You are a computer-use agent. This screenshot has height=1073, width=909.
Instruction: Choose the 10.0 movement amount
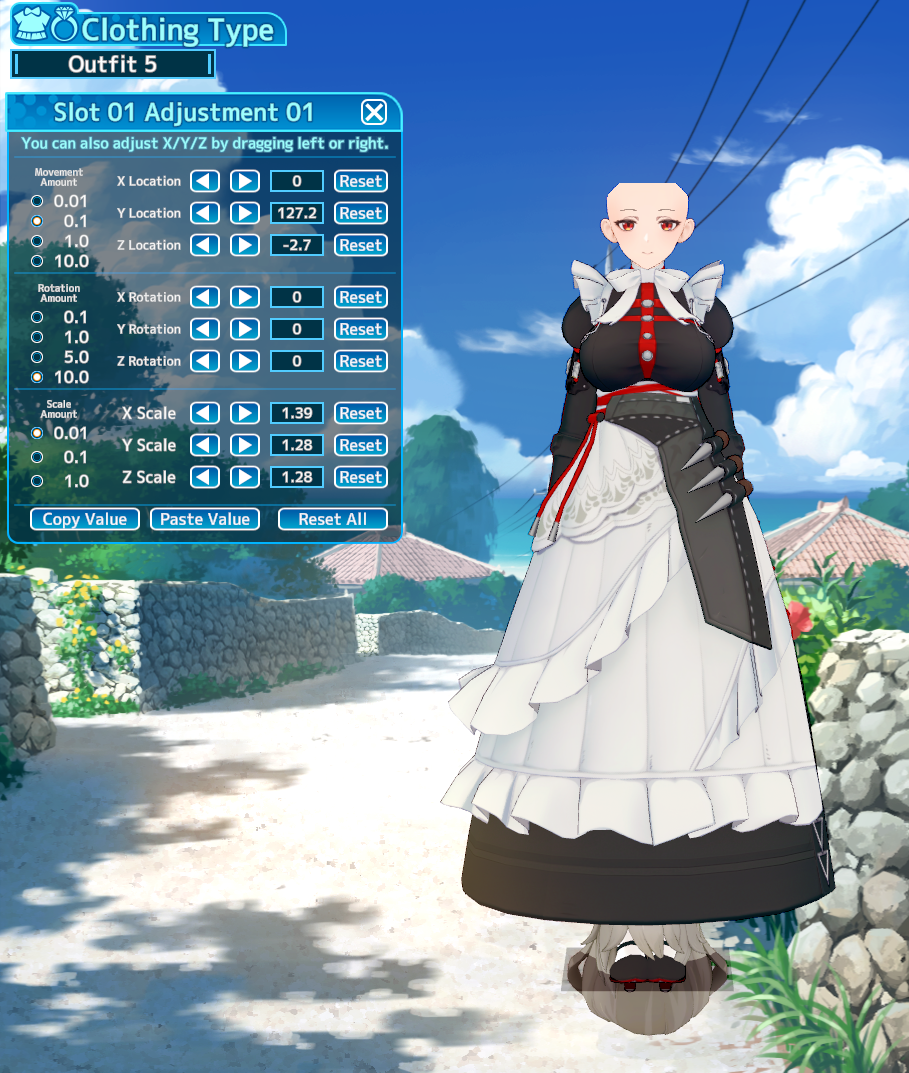click(38, 261)
